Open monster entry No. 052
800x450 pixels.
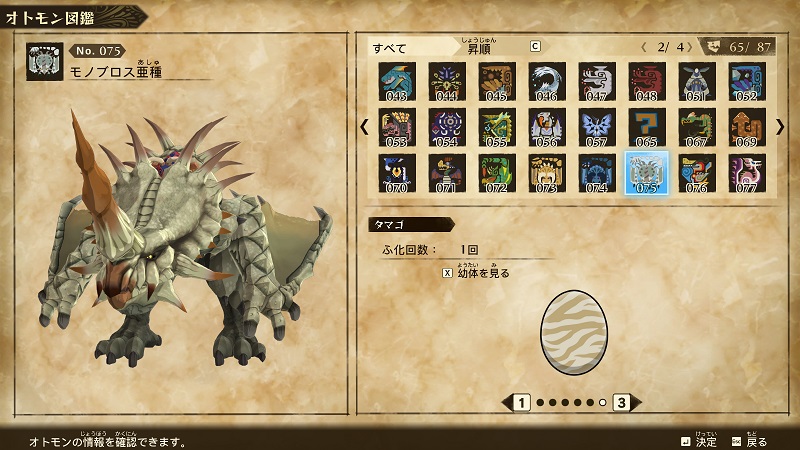[x=746, y=82]
